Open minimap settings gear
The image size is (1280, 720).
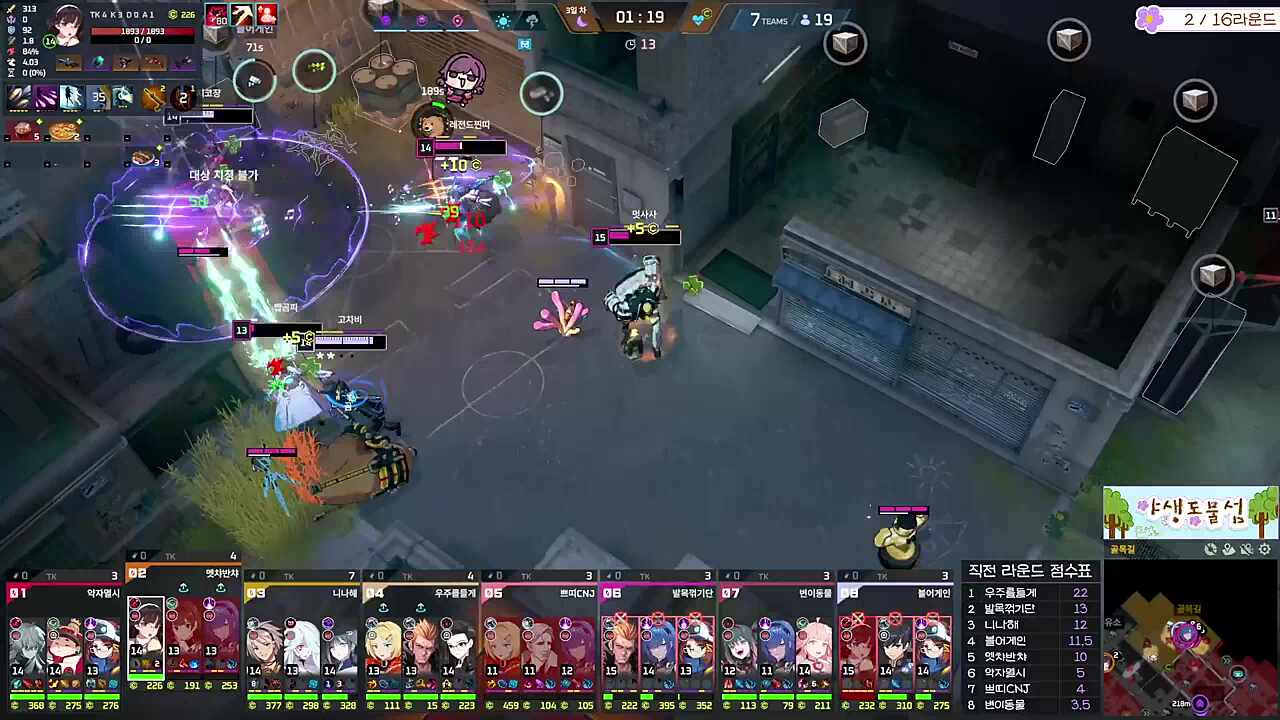tap(1265, 549)
